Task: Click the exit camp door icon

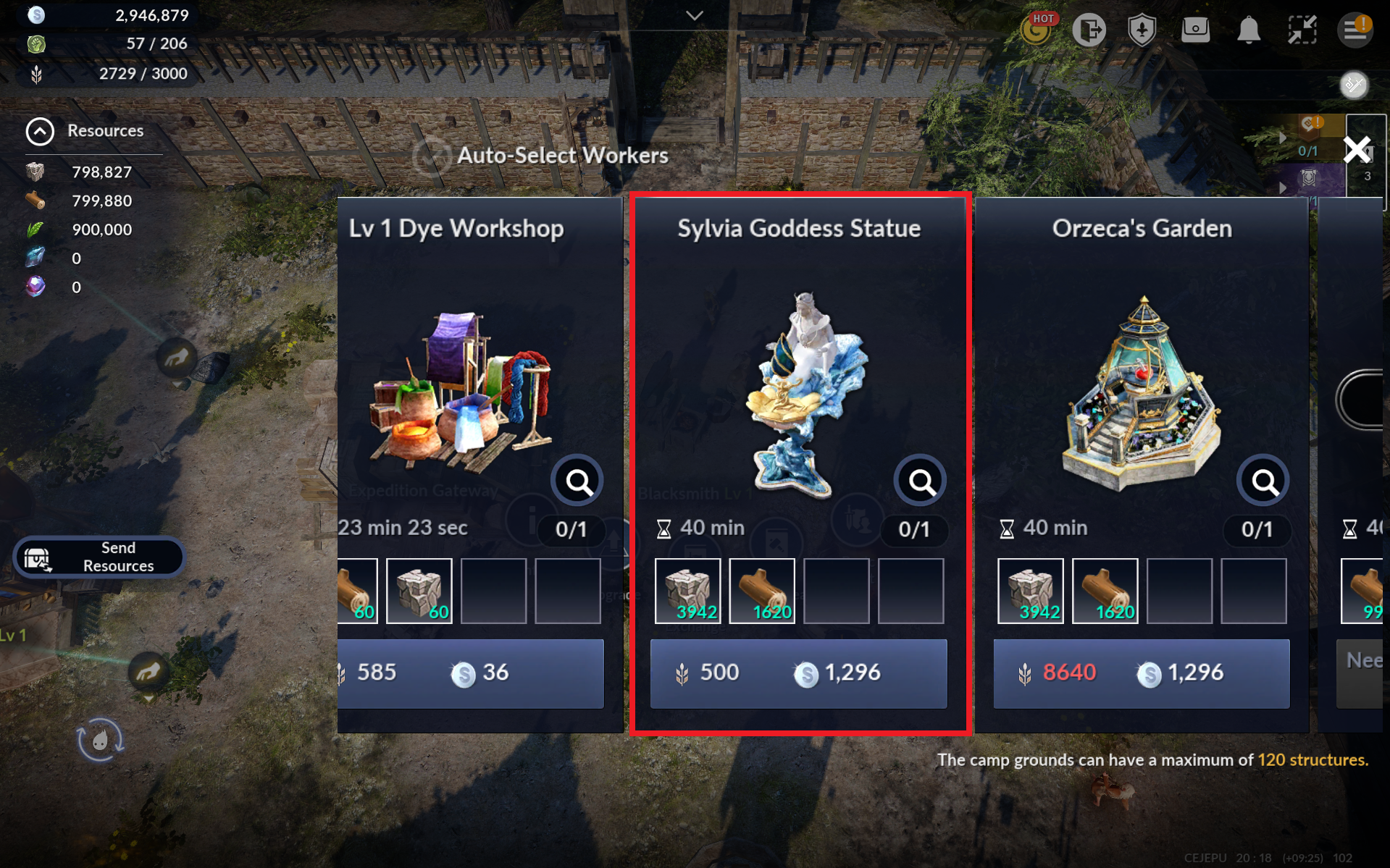Action: (x=1089, y=30)
